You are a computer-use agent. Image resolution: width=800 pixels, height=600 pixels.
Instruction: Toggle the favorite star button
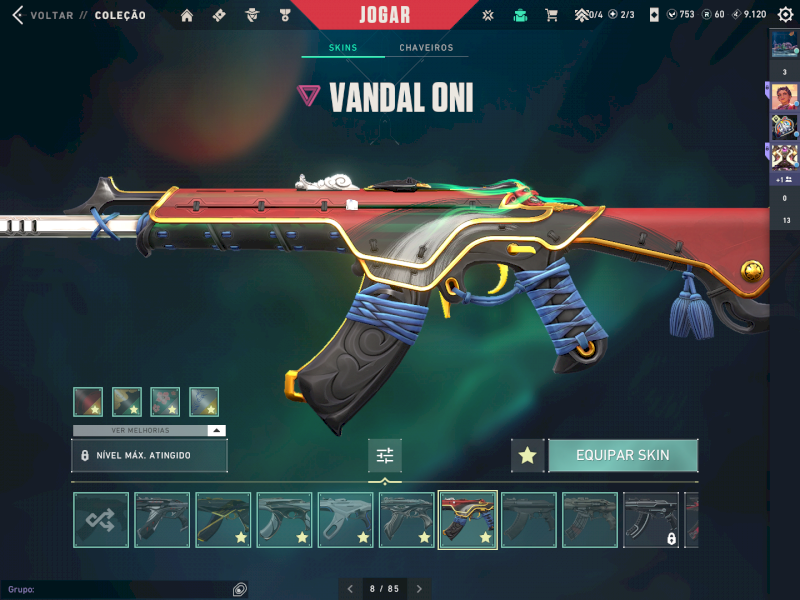coord(528,456)
